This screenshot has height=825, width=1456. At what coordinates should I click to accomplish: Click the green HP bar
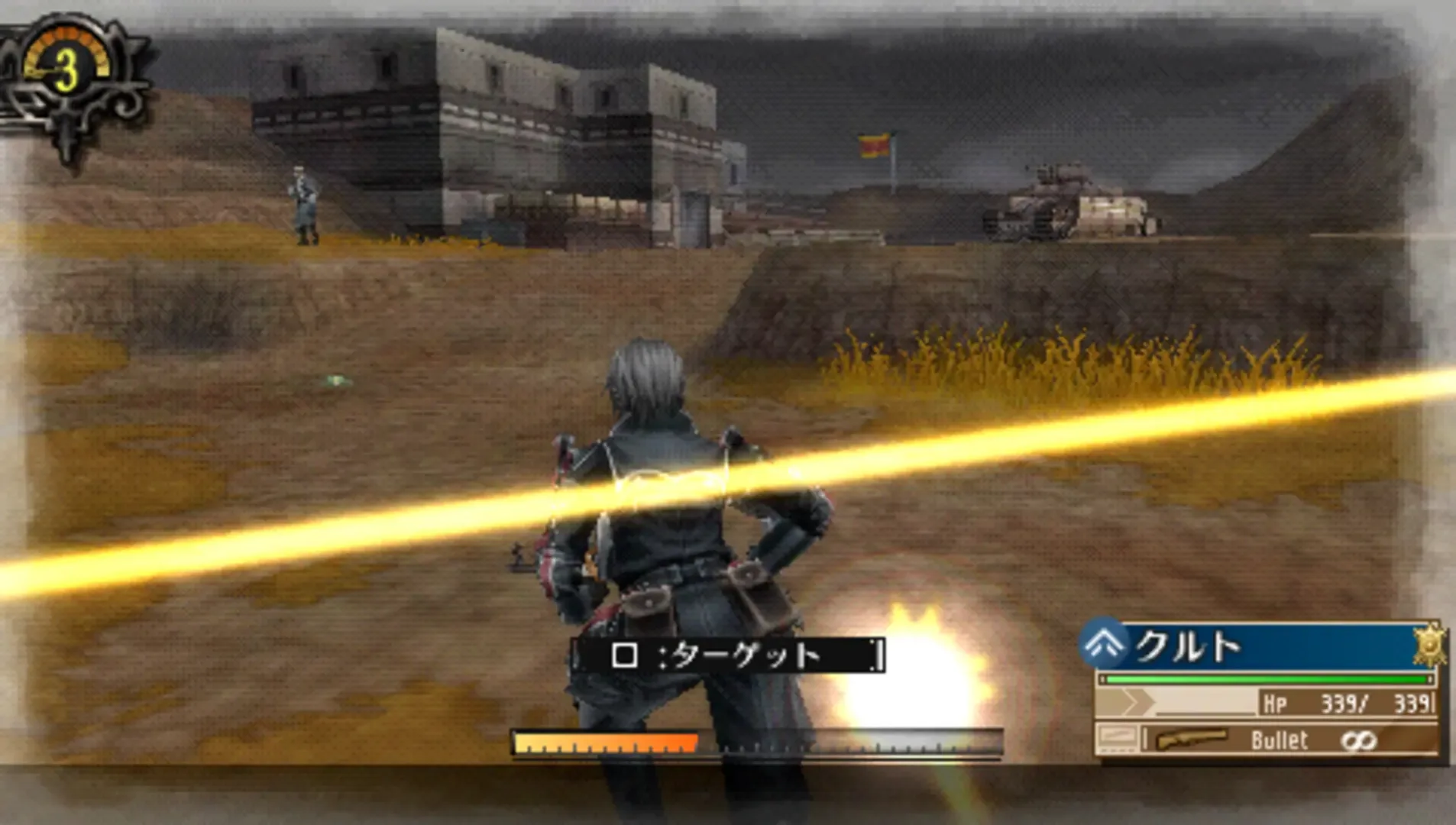point(1266,679)
